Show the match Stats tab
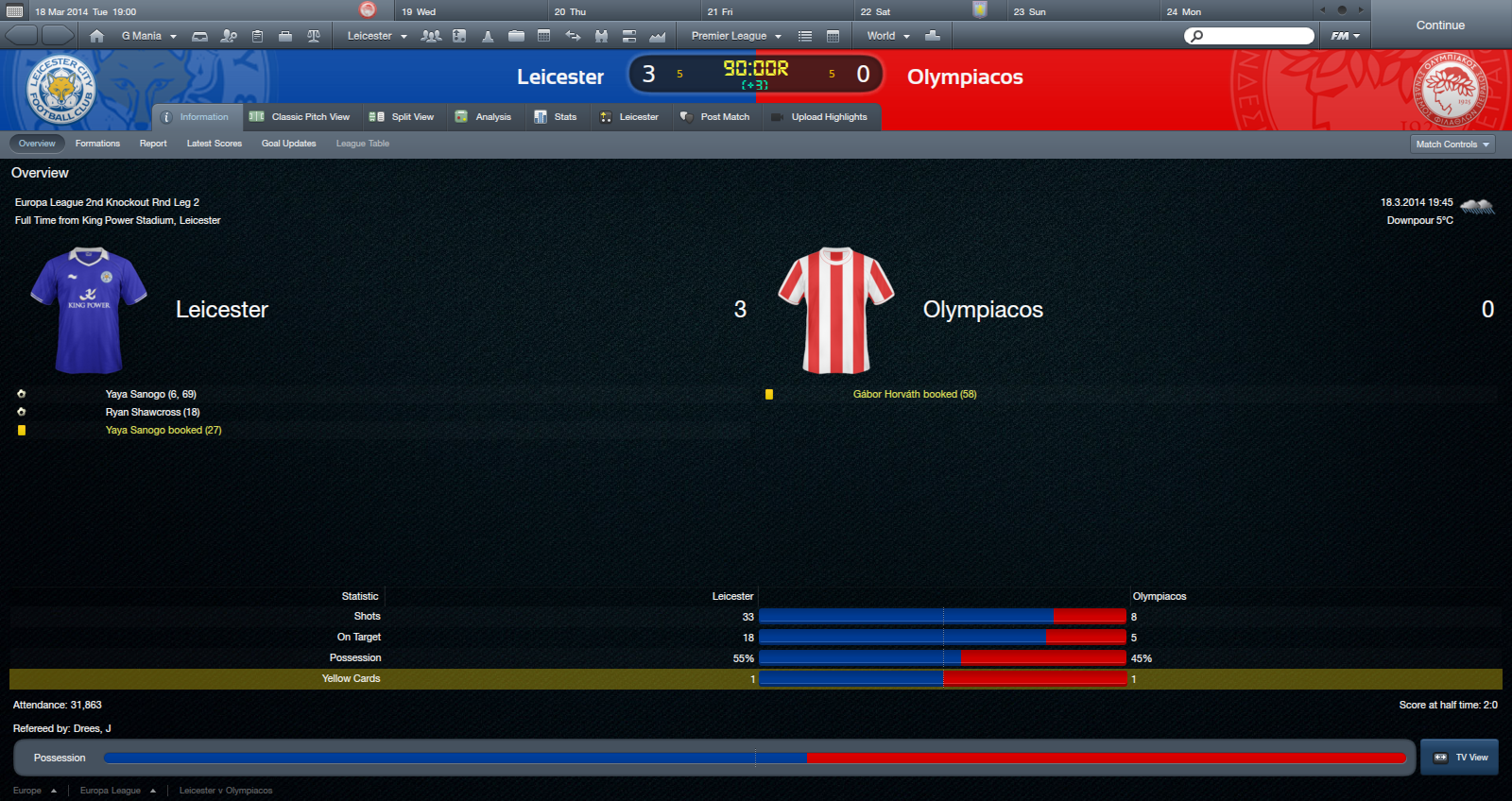1512x801 pixels. click(556, 117)
